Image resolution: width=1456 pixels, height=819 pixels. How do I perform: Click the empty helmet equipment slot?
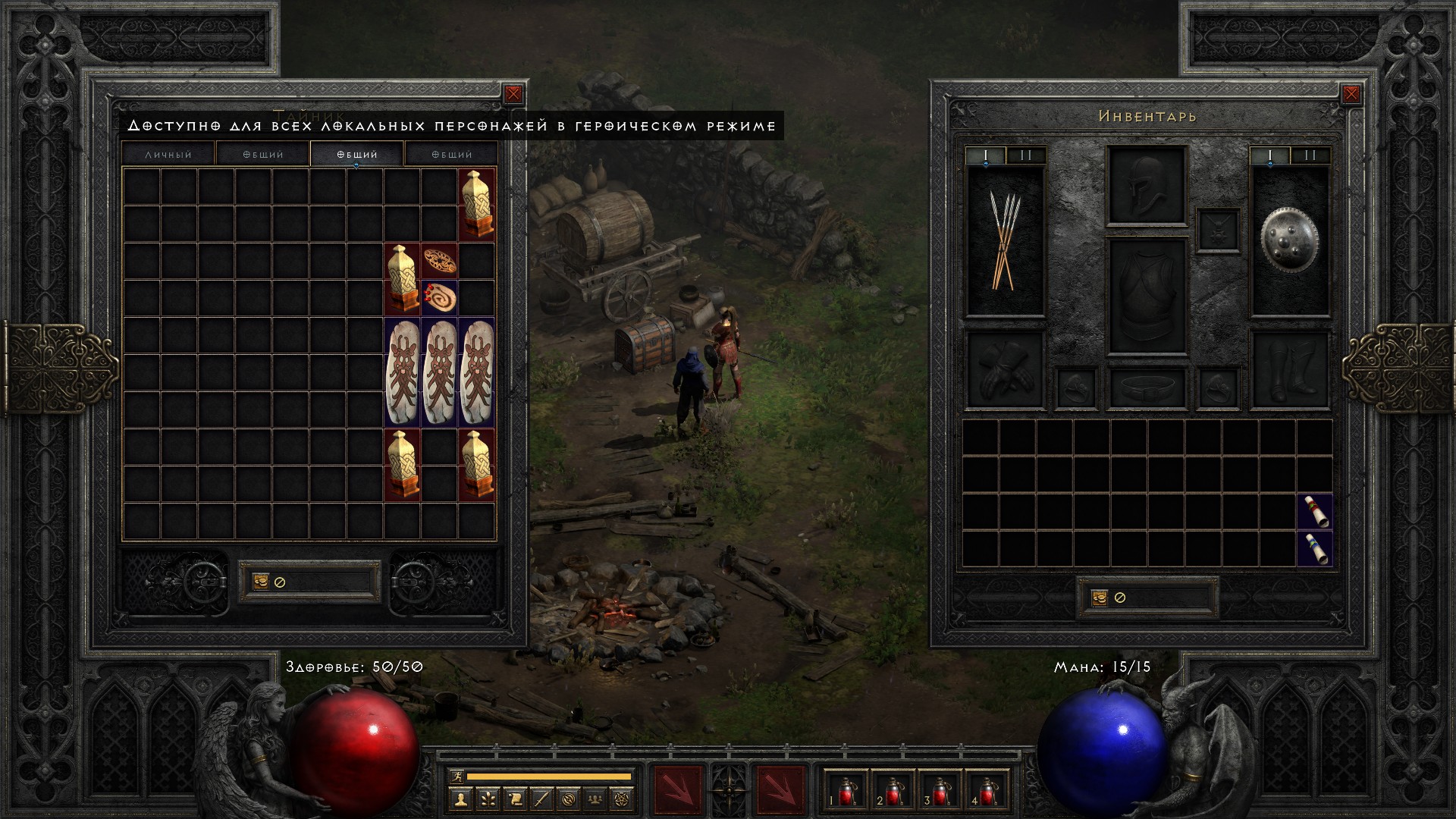pyautogui.click(x=1146, y=186)
